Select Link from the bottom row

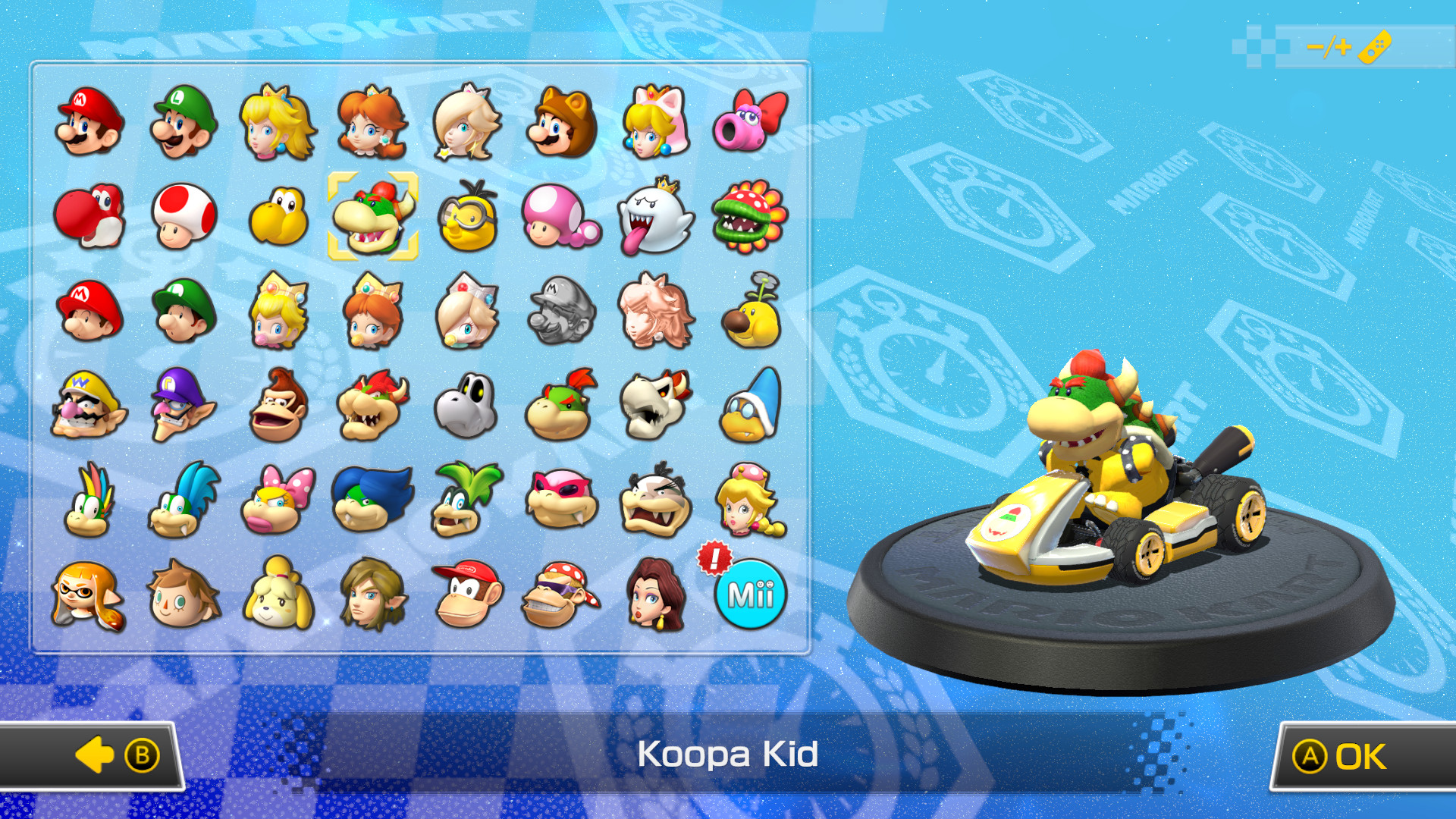click(x=372, y=593)
